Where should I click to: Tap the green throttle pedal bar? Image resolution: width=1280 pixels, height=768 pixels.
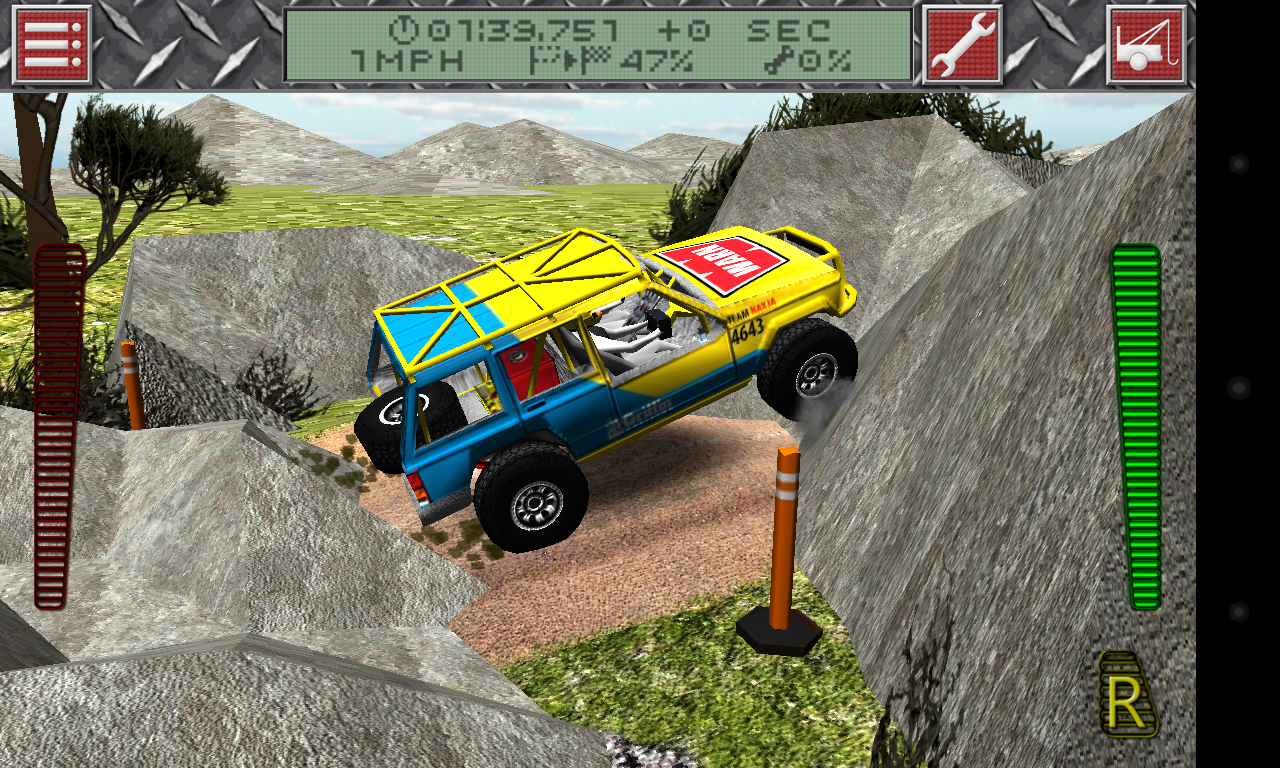pos(1136,427)
